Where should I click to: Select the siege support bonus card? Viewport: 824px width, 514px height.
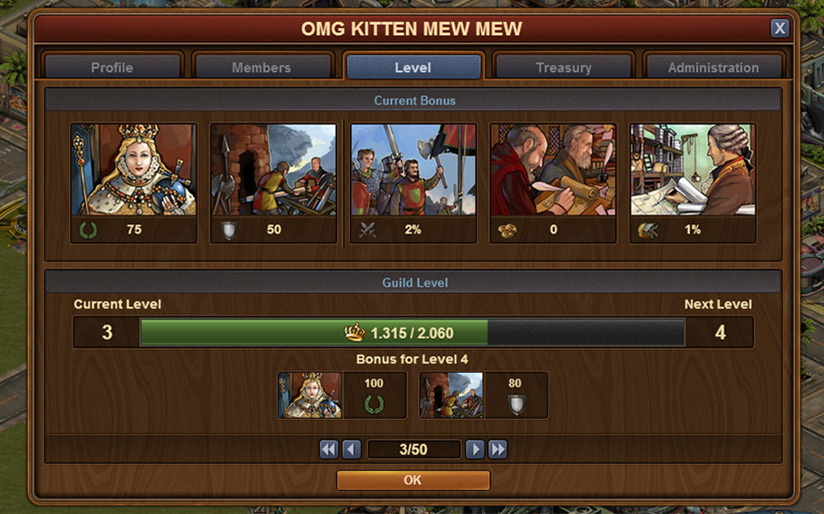pos(273,170)
